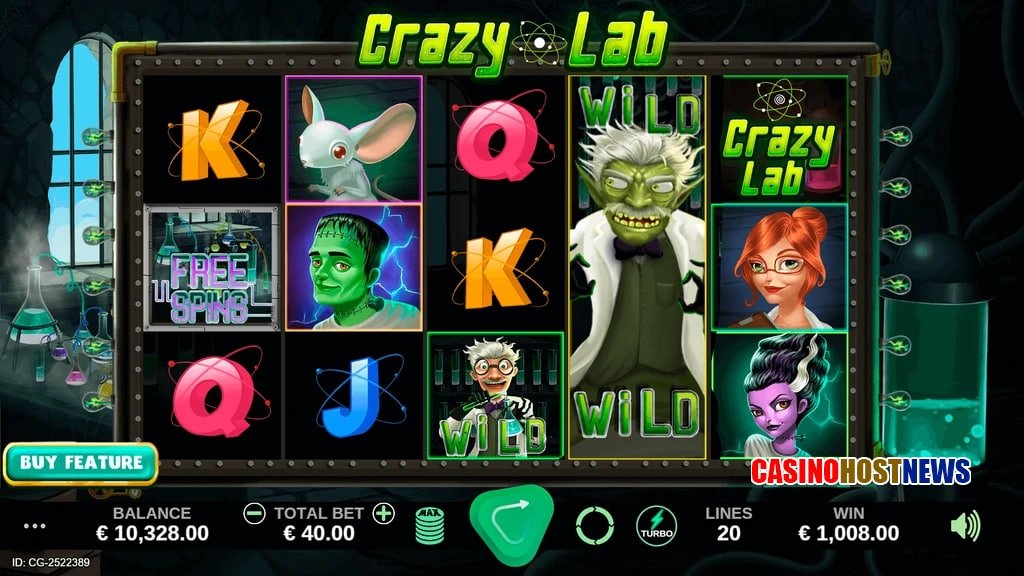
Task: Toggle Turbo spin mode
Action: (656, 526)
